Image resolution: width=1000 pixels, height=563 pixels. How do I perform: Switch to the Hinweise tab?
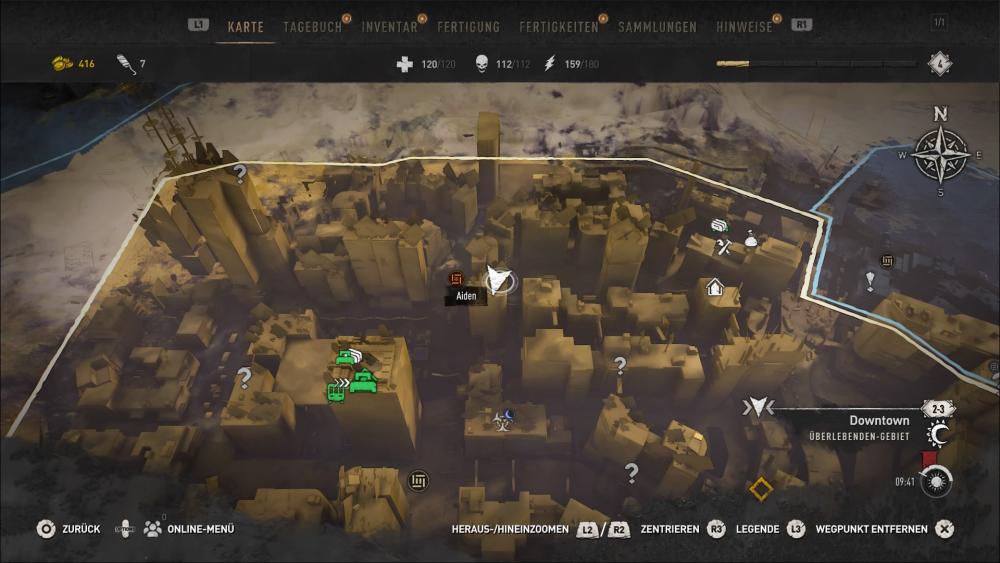click(x=744, y=27)
